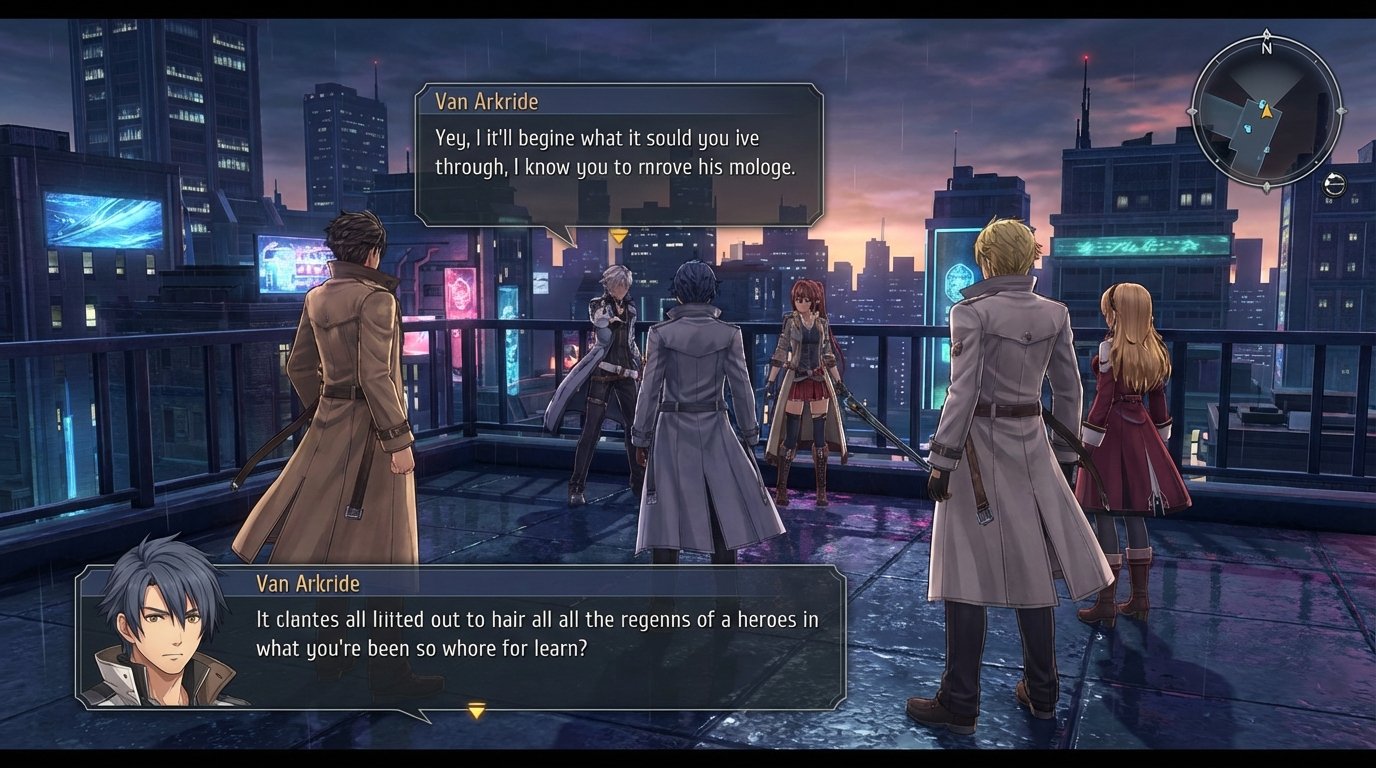The height and width of the screenshot is (768, 1376).
Task: Click the left button-prompt icon under the weather indicator
Action: 1329,200
